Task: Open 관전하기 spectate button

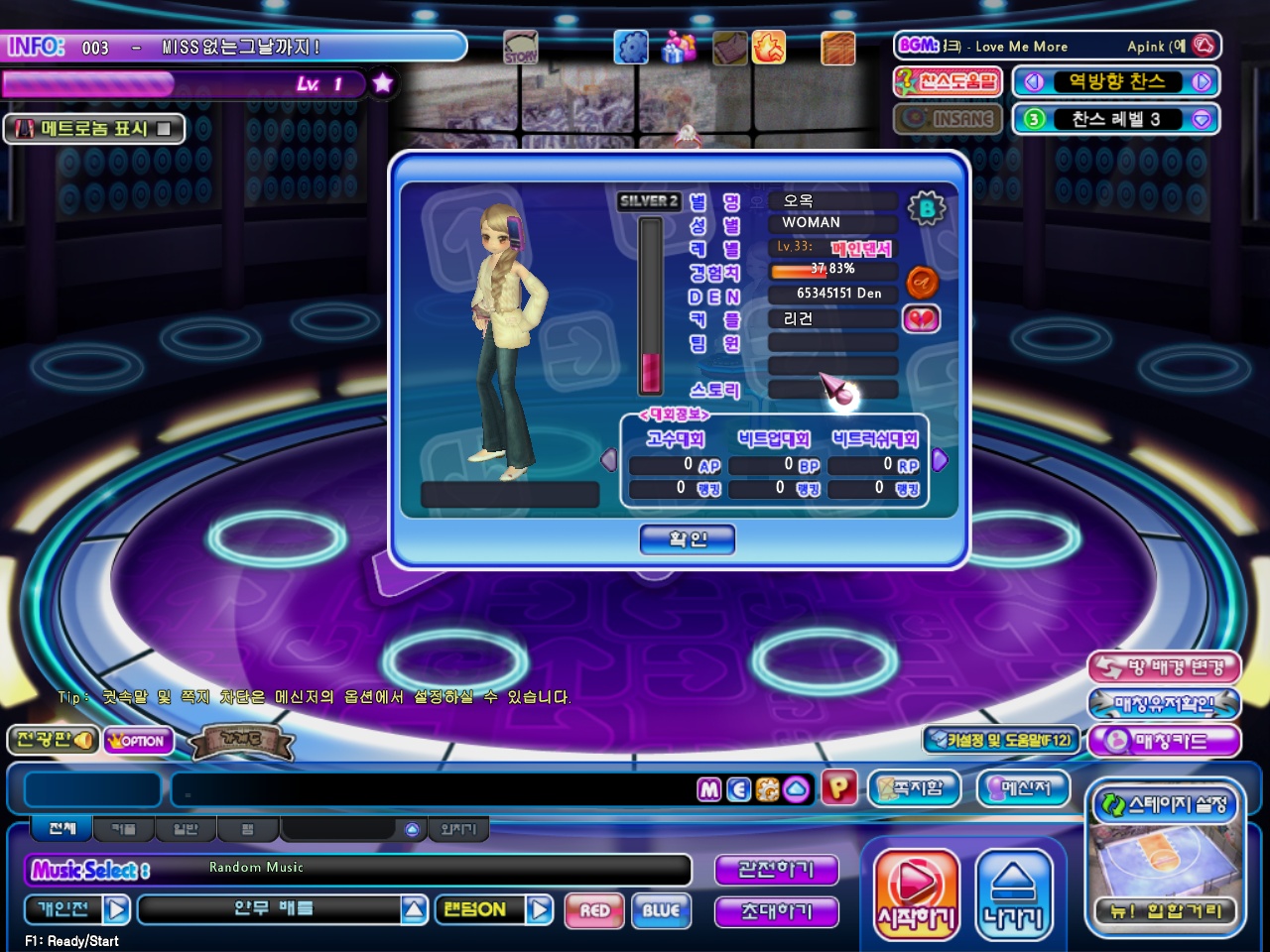Action: pos(776,870)
